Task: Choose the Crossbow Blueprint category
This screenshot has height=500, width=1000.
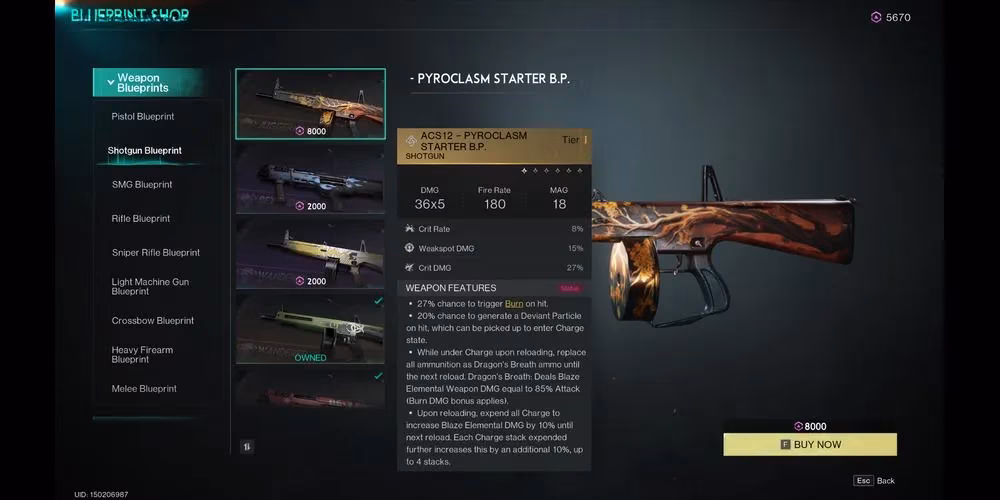Action: 153,321
